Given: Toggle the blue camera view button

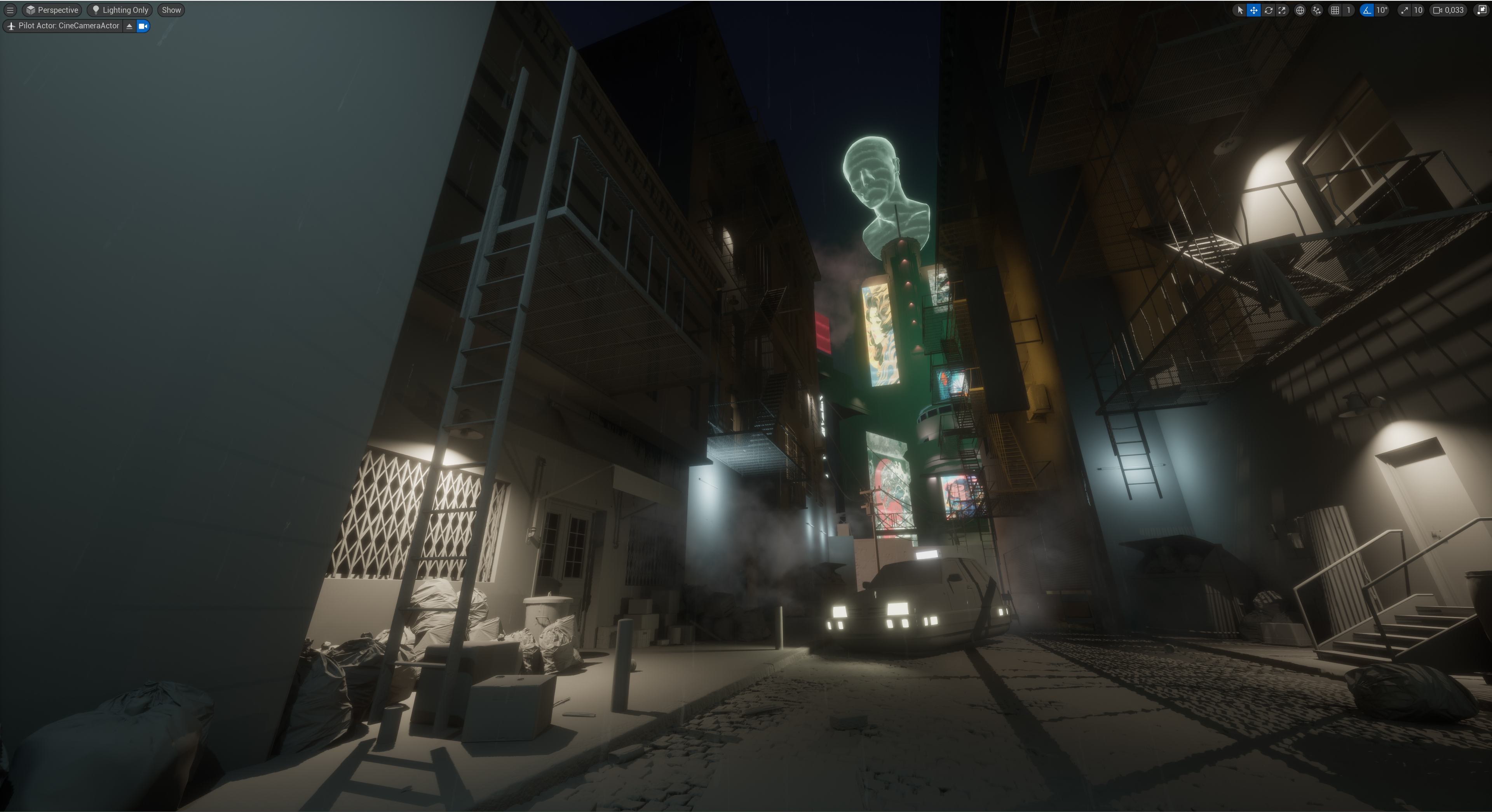Looking at the screenshot, I should pos(143,26).
